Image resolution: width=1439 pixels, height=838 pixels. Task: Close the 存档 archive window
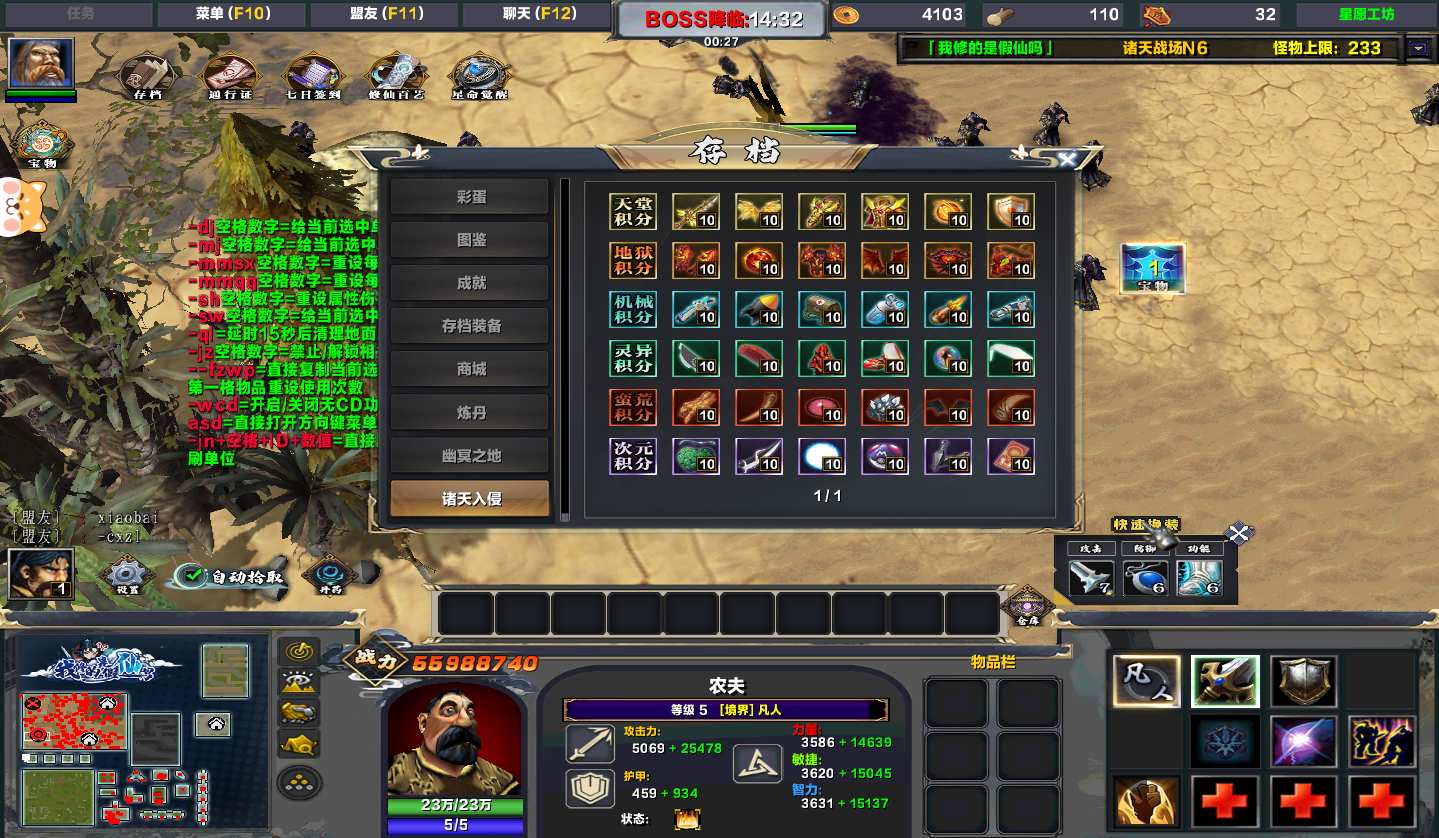1067,160
